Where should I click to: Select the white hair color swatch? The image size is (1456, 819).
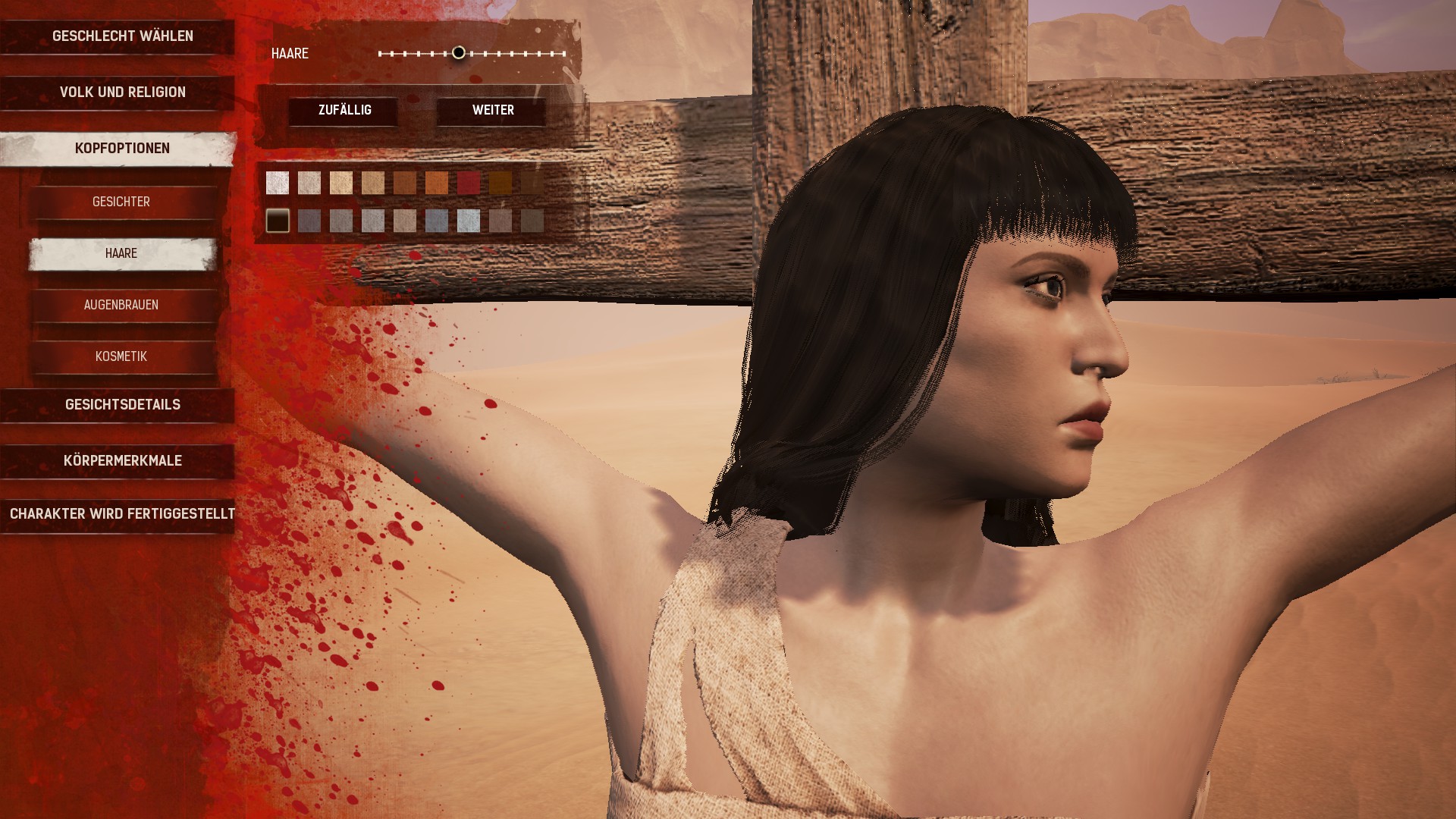click(x=278, y=183)
